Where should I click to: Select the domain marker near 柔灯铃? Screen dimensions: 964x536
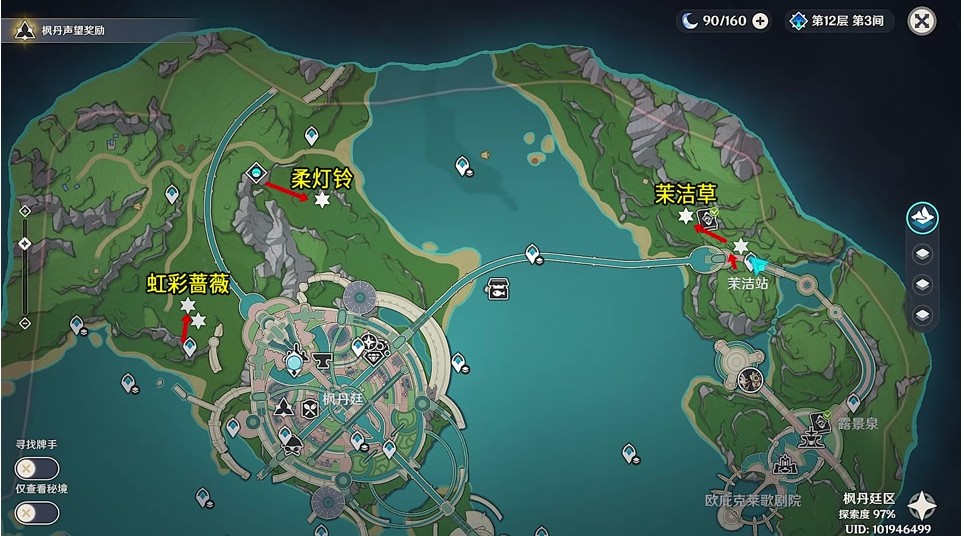257,173
